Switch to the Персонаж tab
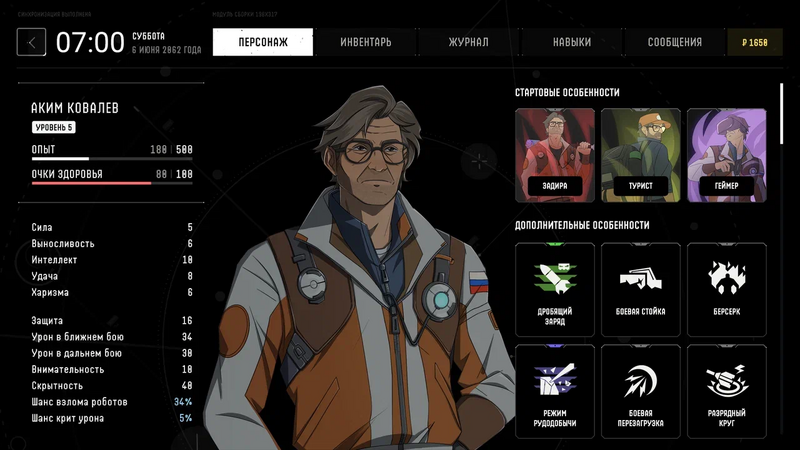This screenshot has height=450, width=800. (263, 42)
